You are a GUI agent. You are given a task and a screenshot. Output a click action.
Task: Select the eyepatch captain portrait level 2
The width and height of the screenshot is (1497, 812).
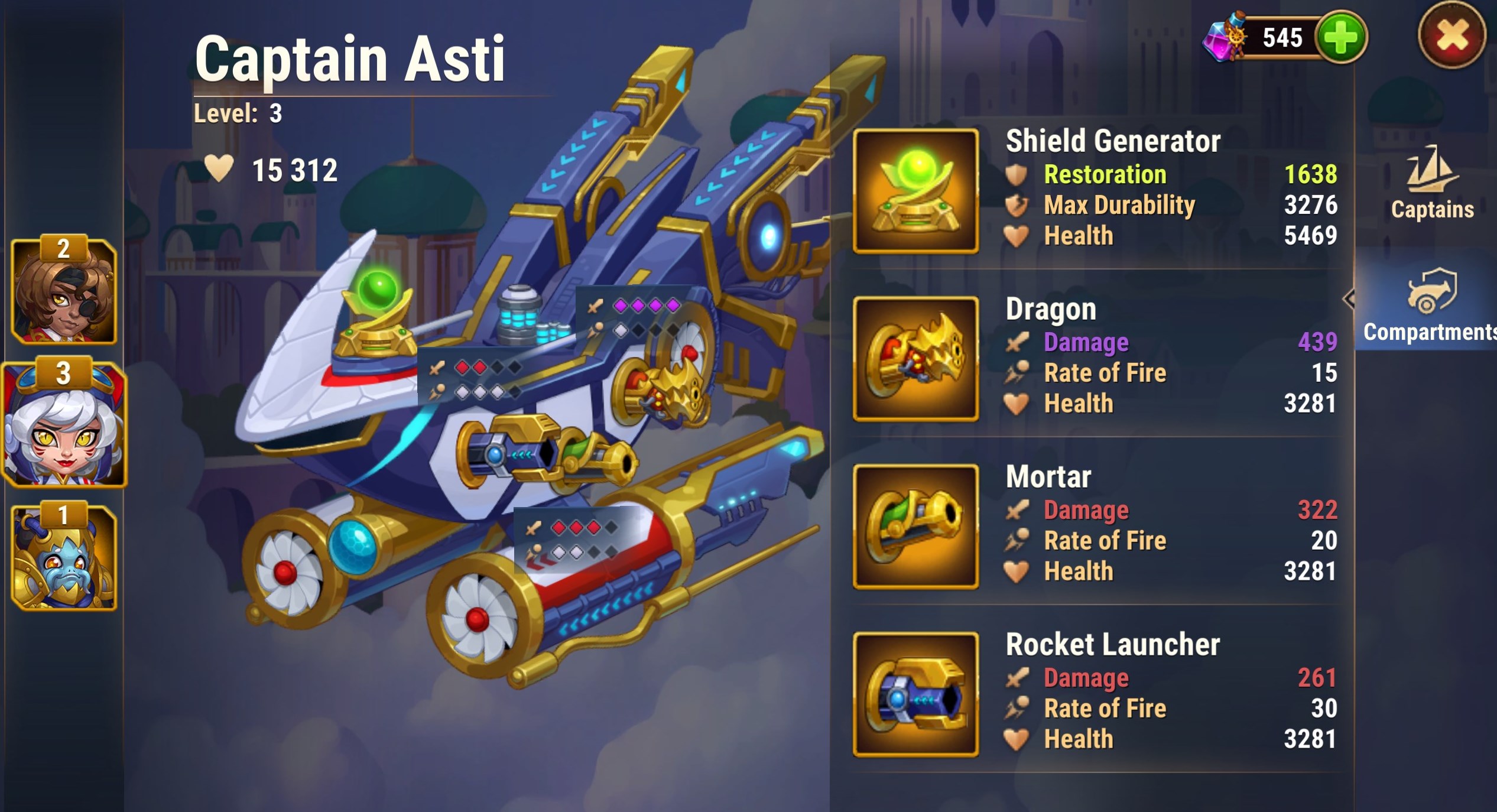point(64,291)
